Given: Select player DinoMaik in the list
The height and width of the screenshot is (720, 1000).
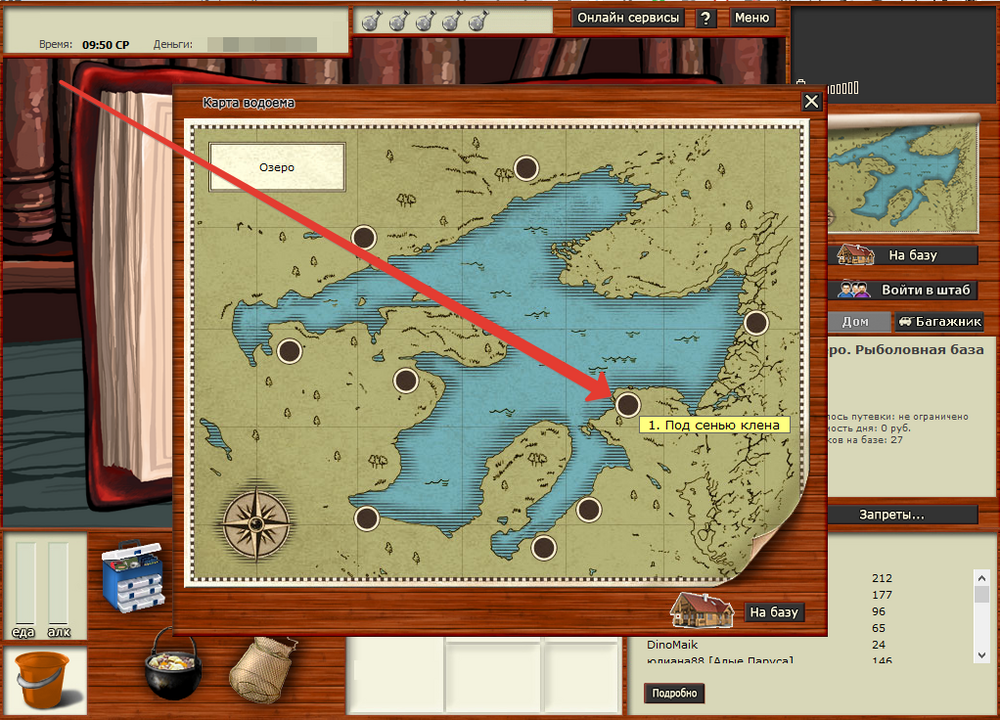Looking at the screenshot, I should click(672, 645).
